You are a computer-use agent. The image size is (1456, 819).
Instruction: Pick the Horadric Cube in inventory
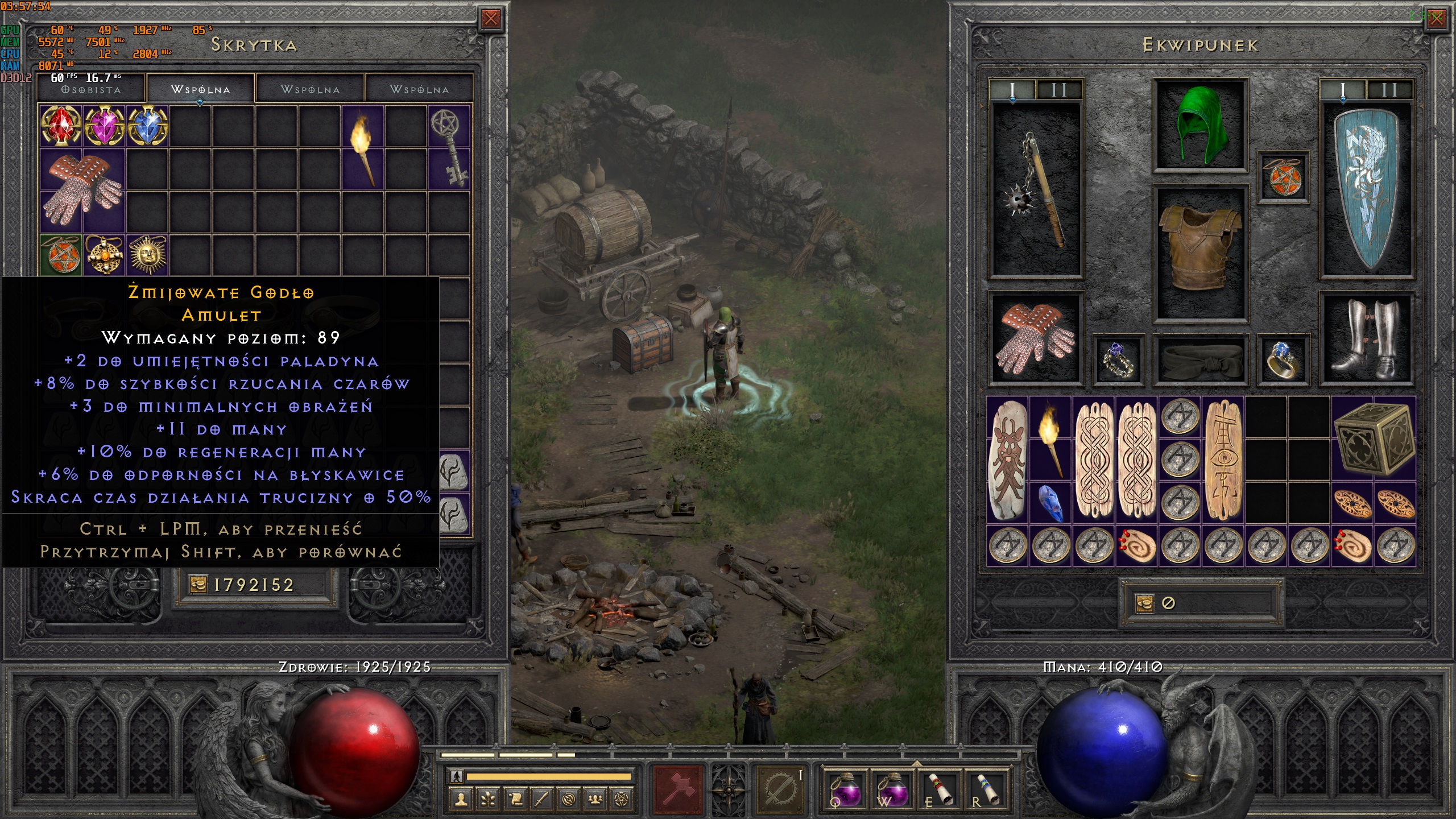coord(1374,439)
